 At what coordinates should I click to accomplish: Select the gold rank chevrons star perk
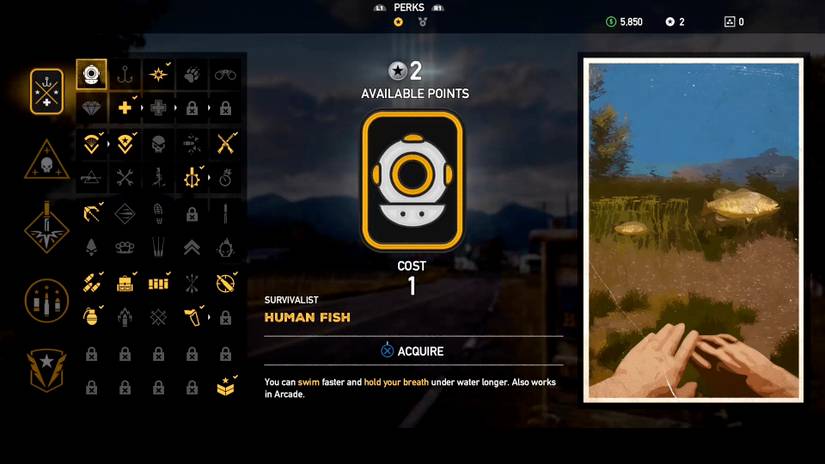pyautogui.click(x=226, y=387)
